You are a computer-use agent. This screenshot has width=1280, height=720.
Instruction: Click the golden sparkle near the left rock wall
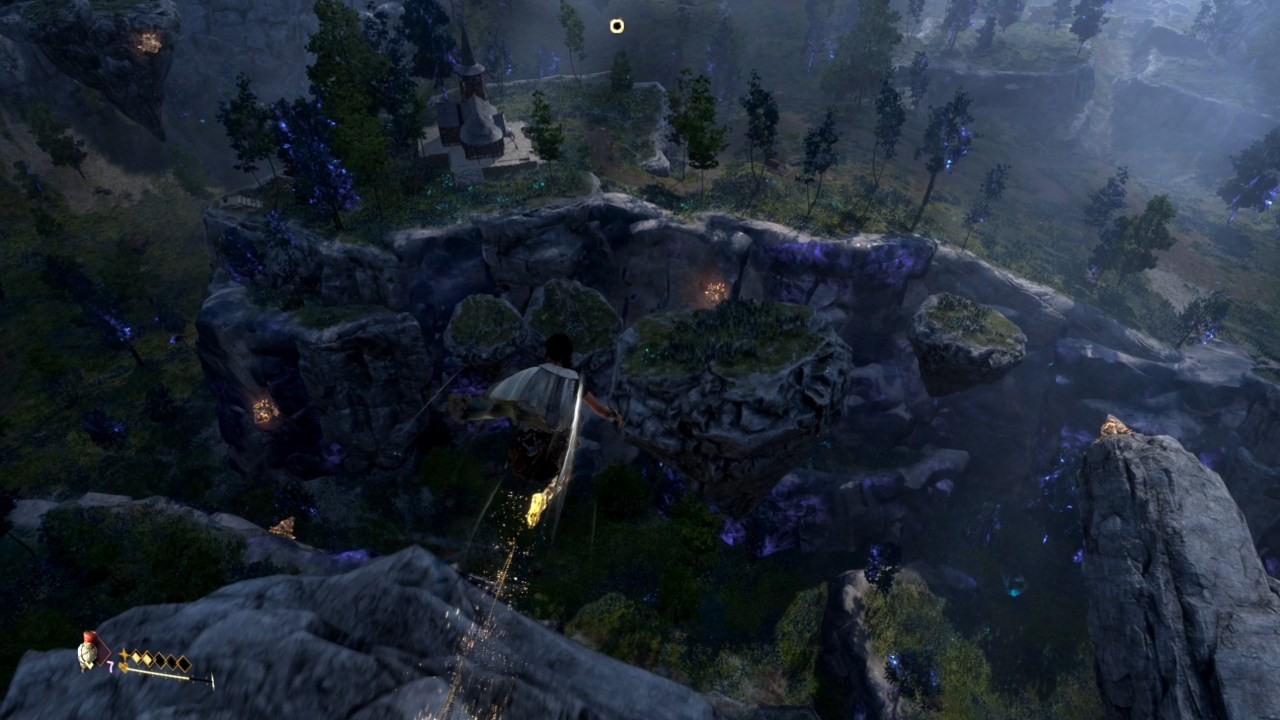click(x=264, y=410)
